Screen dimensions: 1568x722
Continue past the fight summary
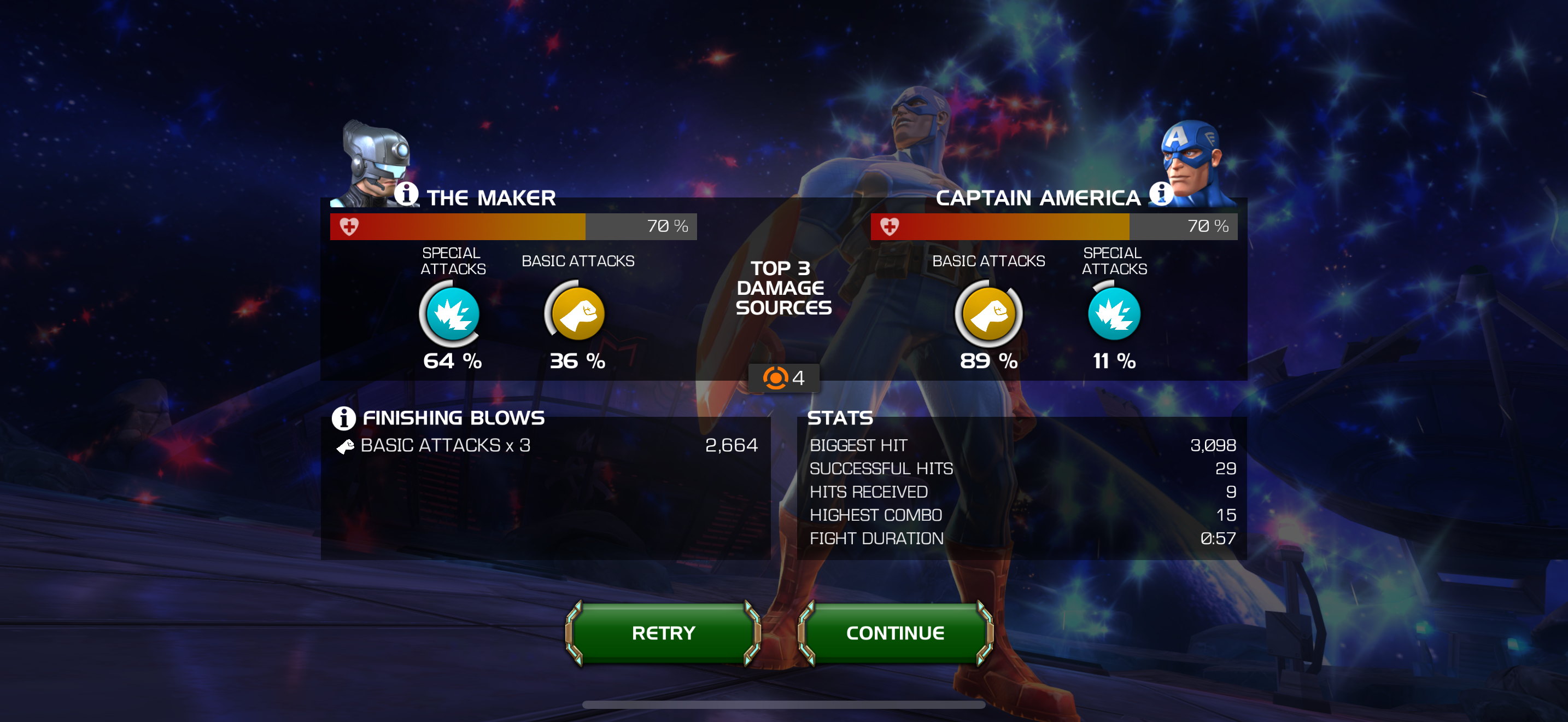click(895, 632)
